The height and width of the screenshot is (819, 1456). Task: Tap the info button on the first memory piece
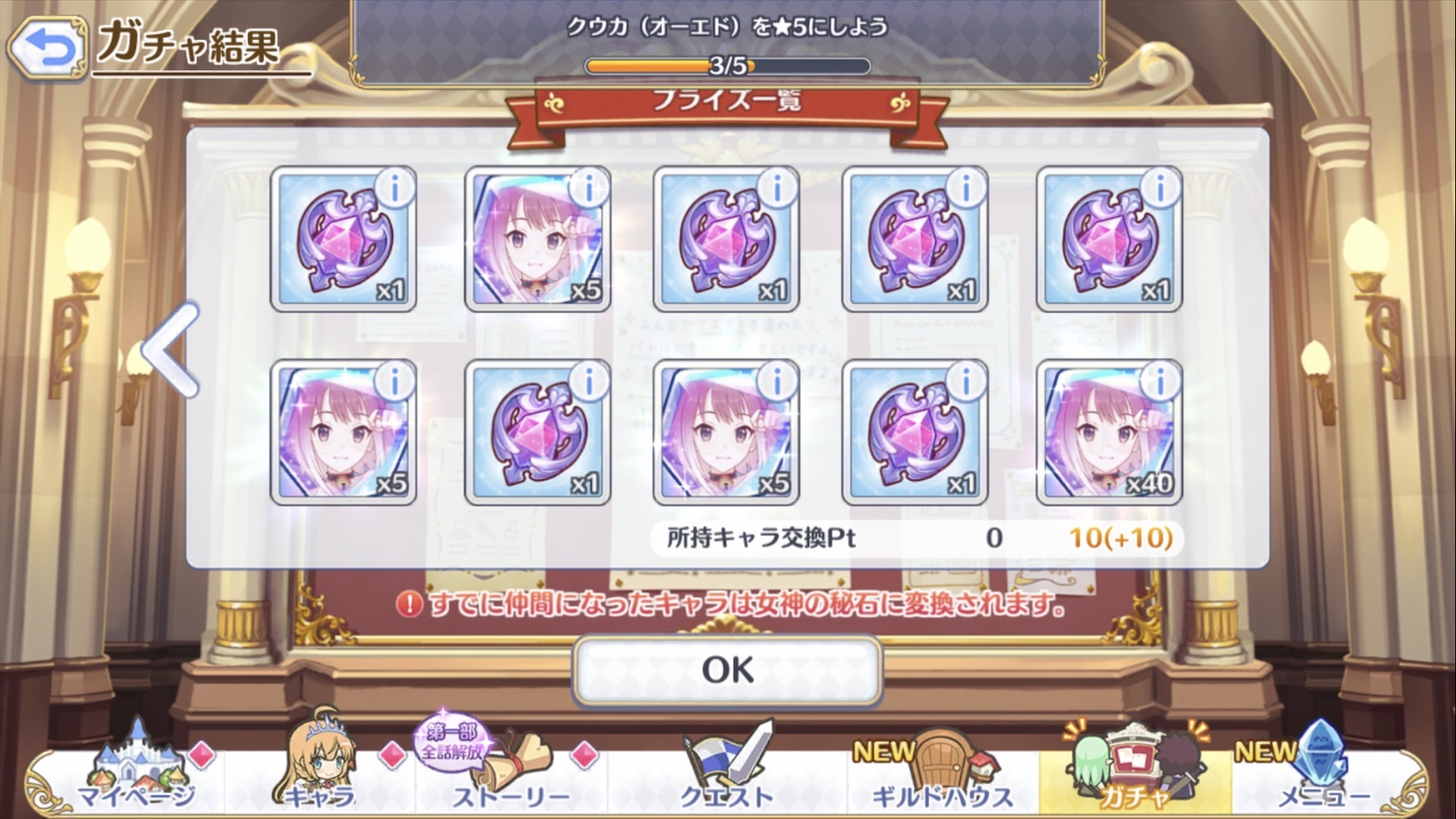[395, 188]
